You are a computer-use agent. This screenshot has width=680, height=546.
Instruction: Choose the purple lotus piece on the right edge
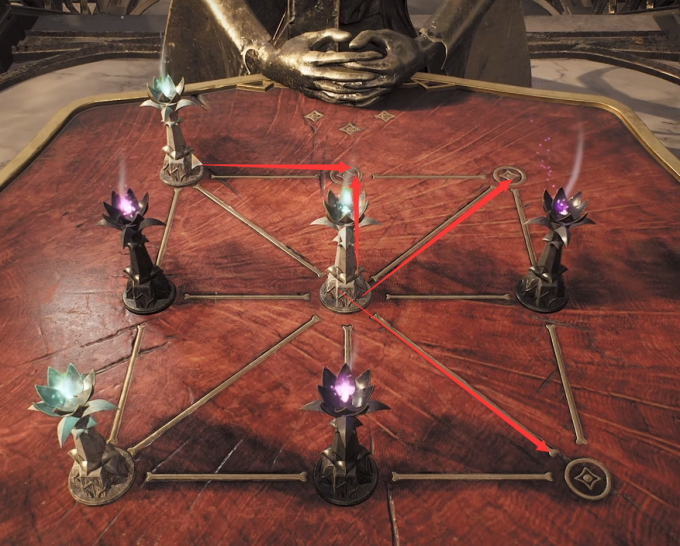tap(549, 250)
